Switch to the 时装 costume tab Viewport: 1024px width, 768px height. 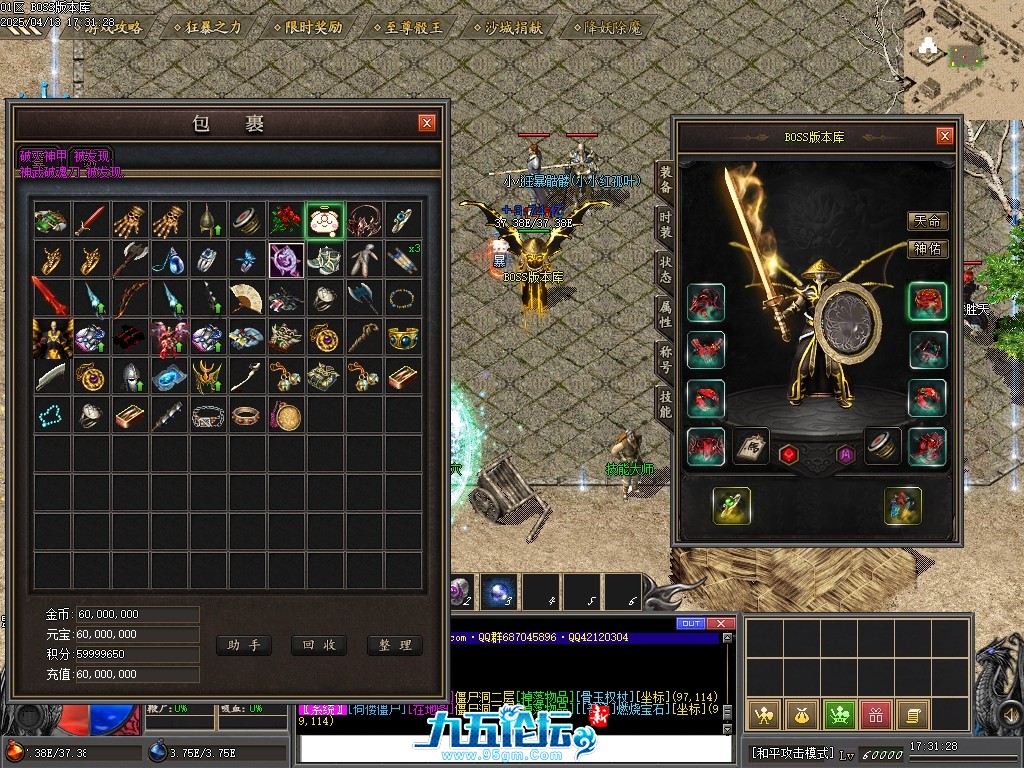pos(665,226)
